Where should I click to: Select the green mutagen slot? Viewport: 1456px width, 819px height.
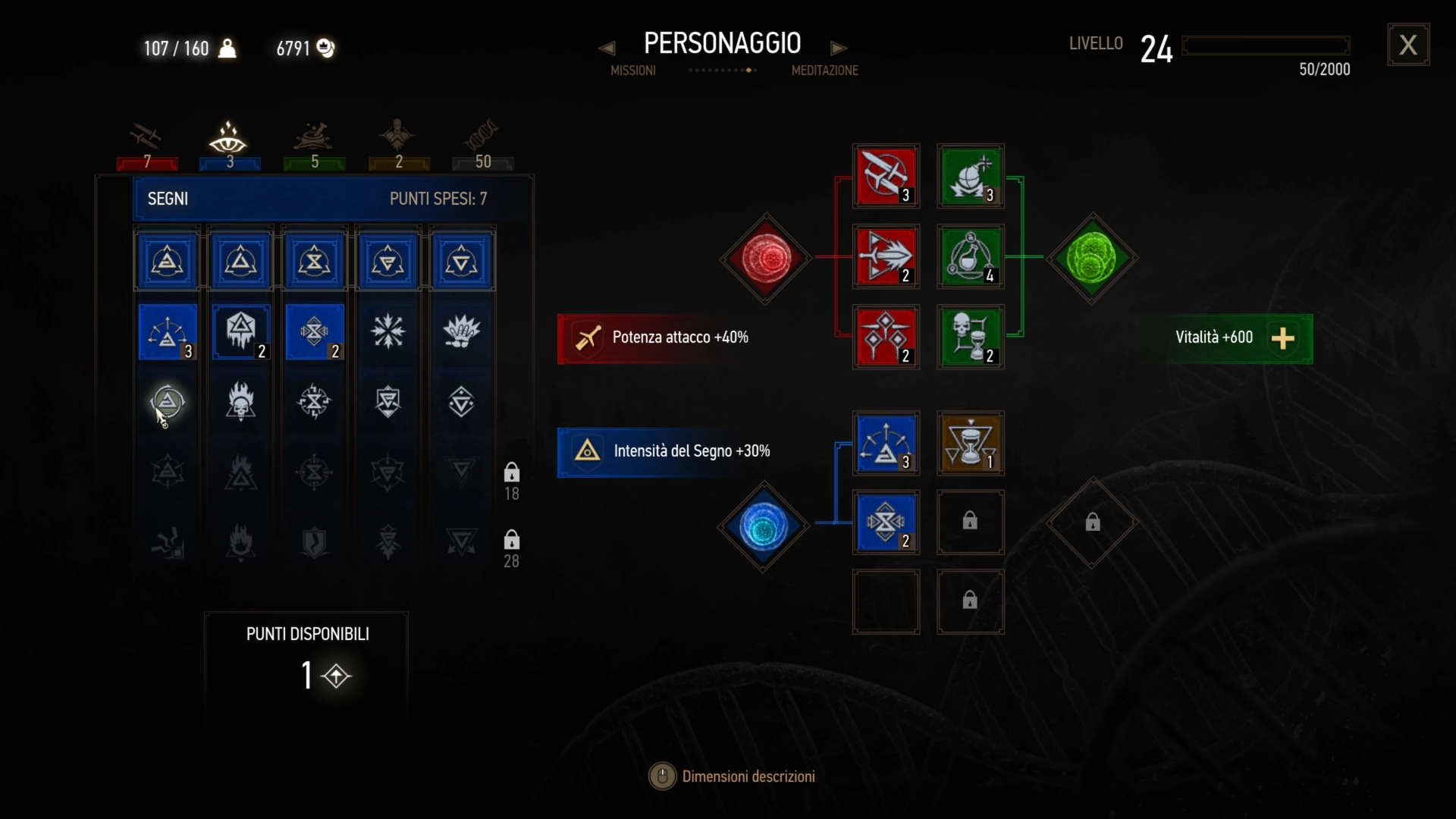pyautogui.click(x=1091, y=258)
